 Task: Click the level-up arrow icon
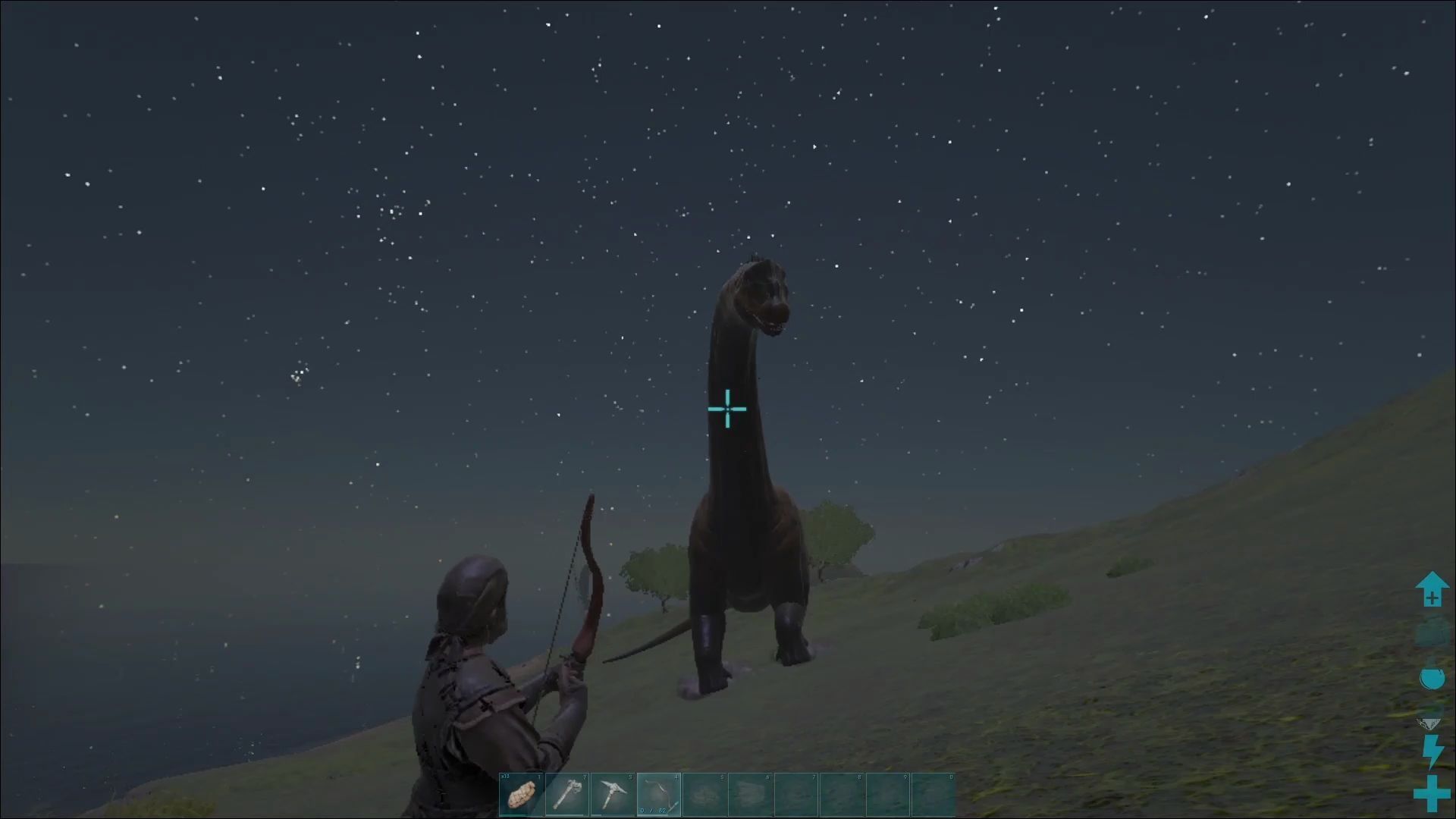click(1432, 589)
